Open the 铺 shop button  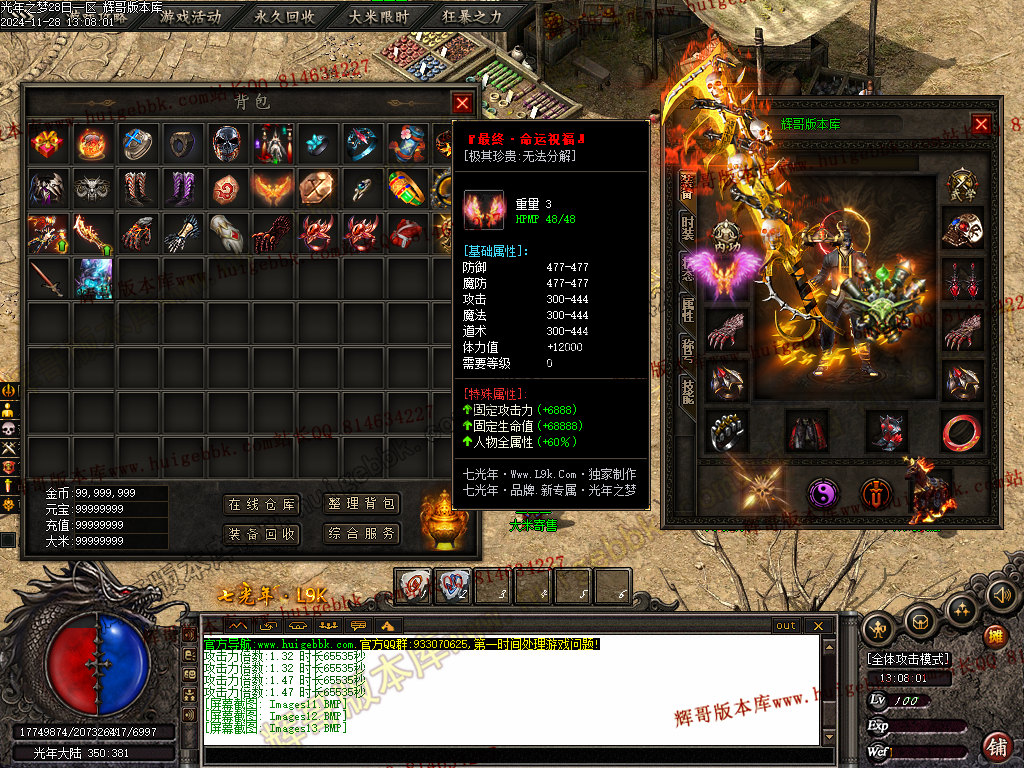pyautogui.click(x=996, y=745)
